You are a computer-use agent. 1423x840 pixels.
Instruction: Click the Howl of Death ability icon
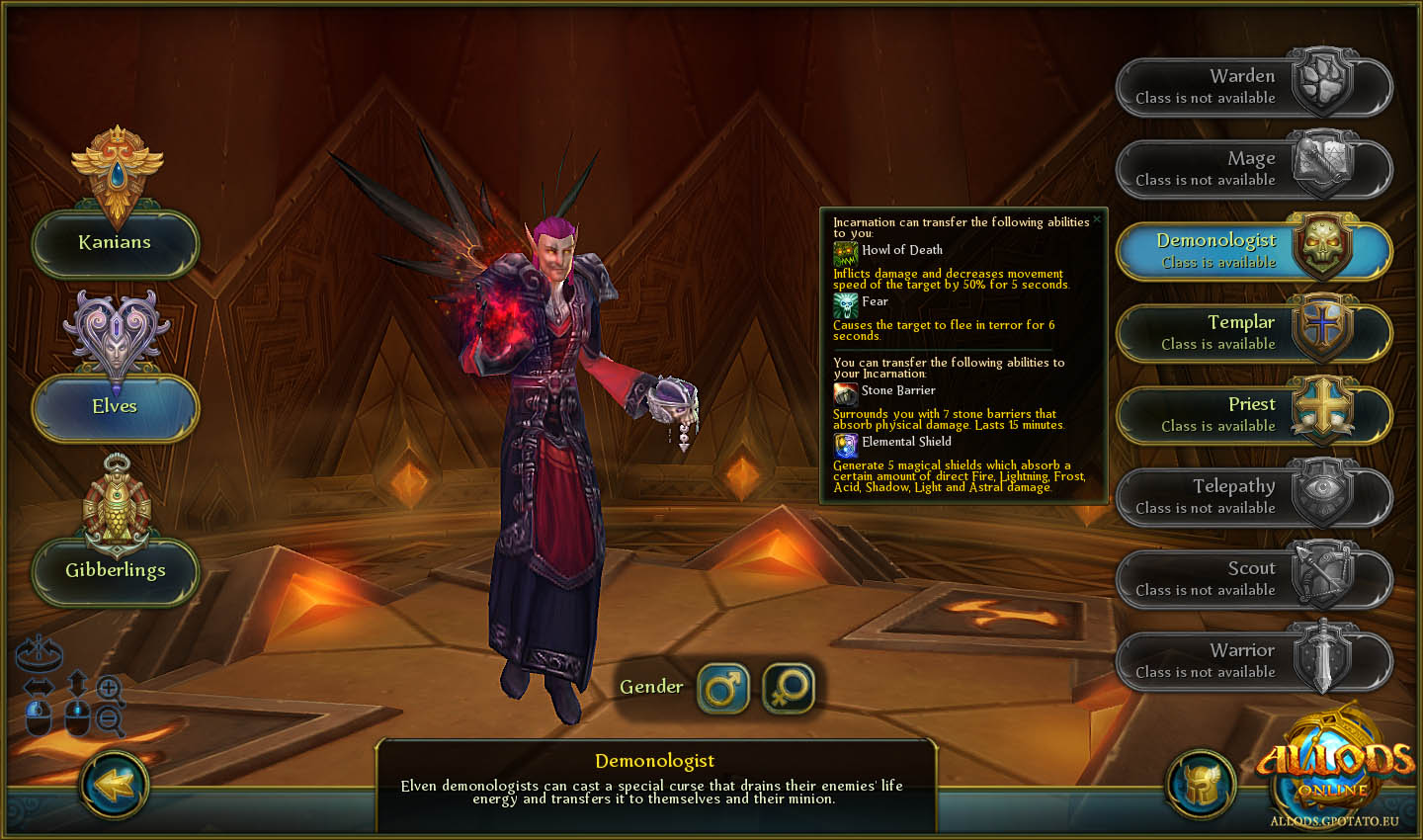(x=845, y=252)
